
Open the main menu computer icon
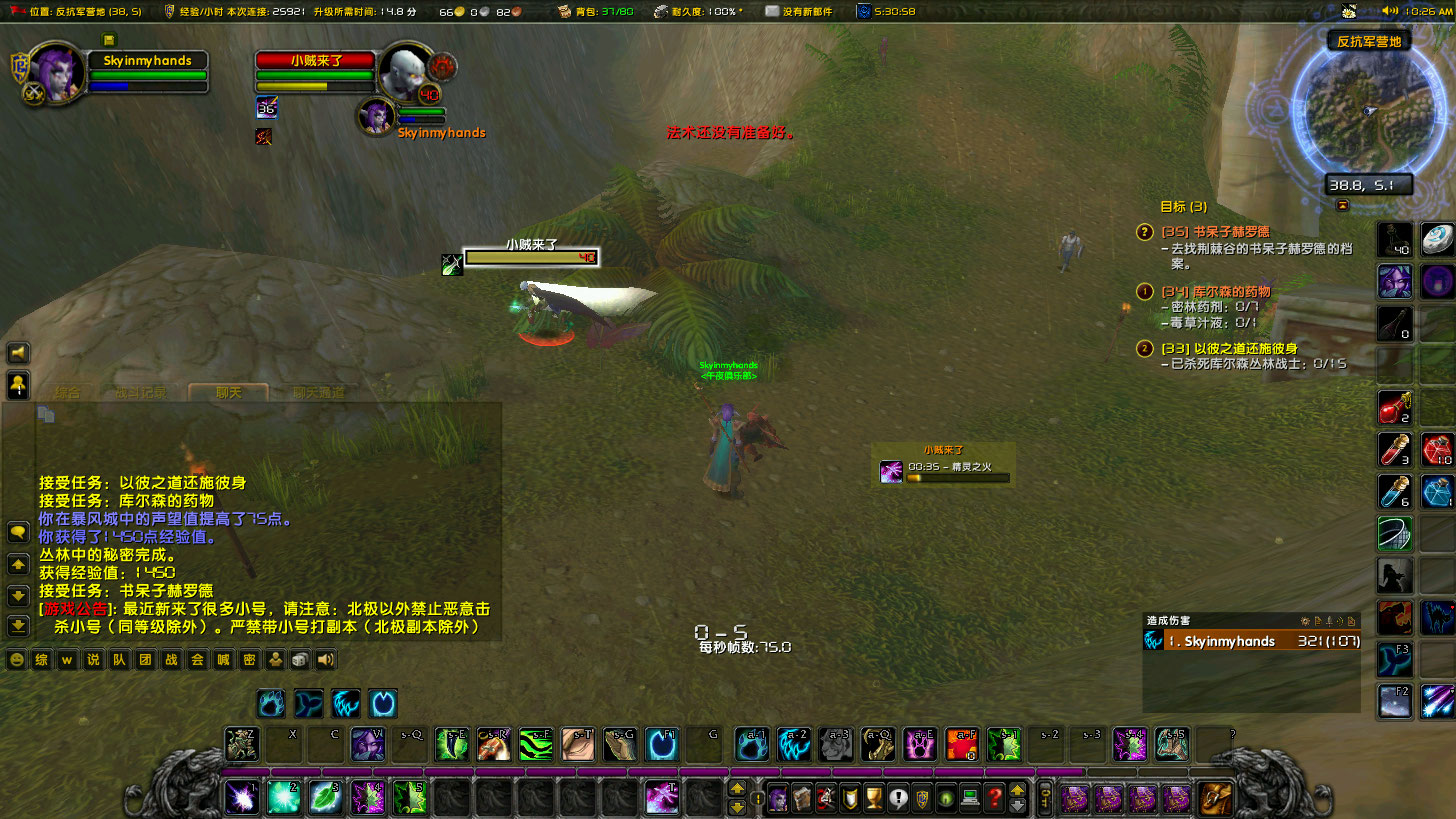[971, 797]
